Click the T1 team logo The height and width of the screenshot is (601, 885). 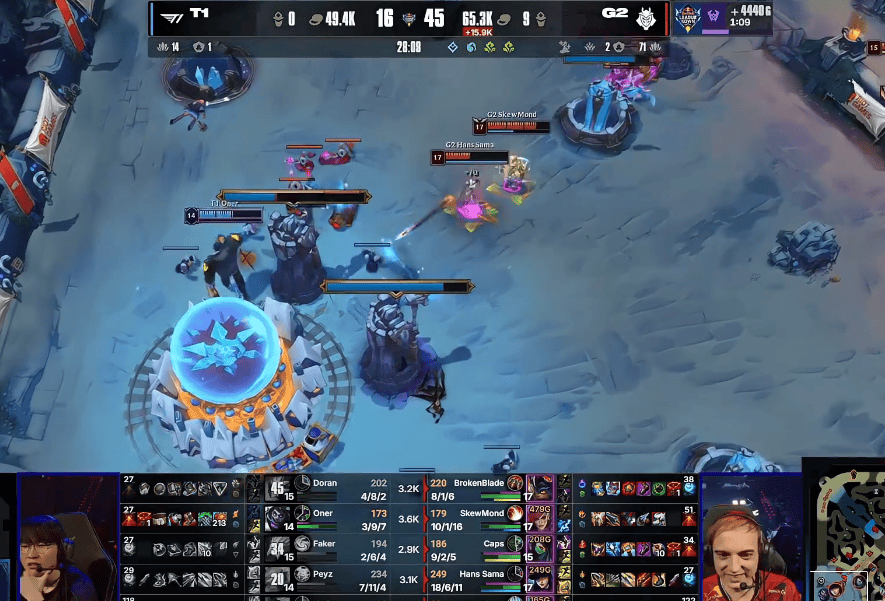click(172, 18)
